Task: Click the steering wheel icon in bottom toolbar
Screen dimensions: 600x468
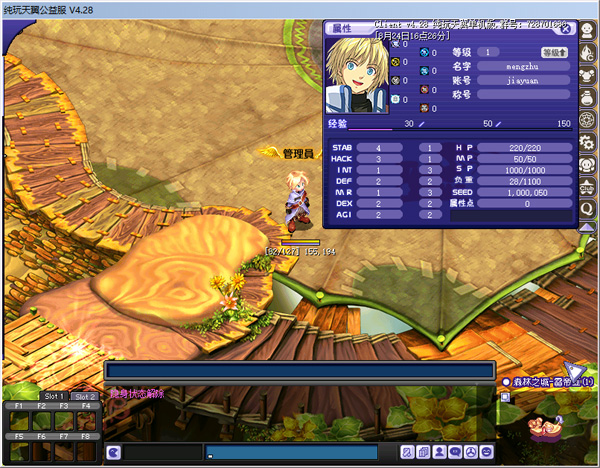Action: [x=471, y=453]
